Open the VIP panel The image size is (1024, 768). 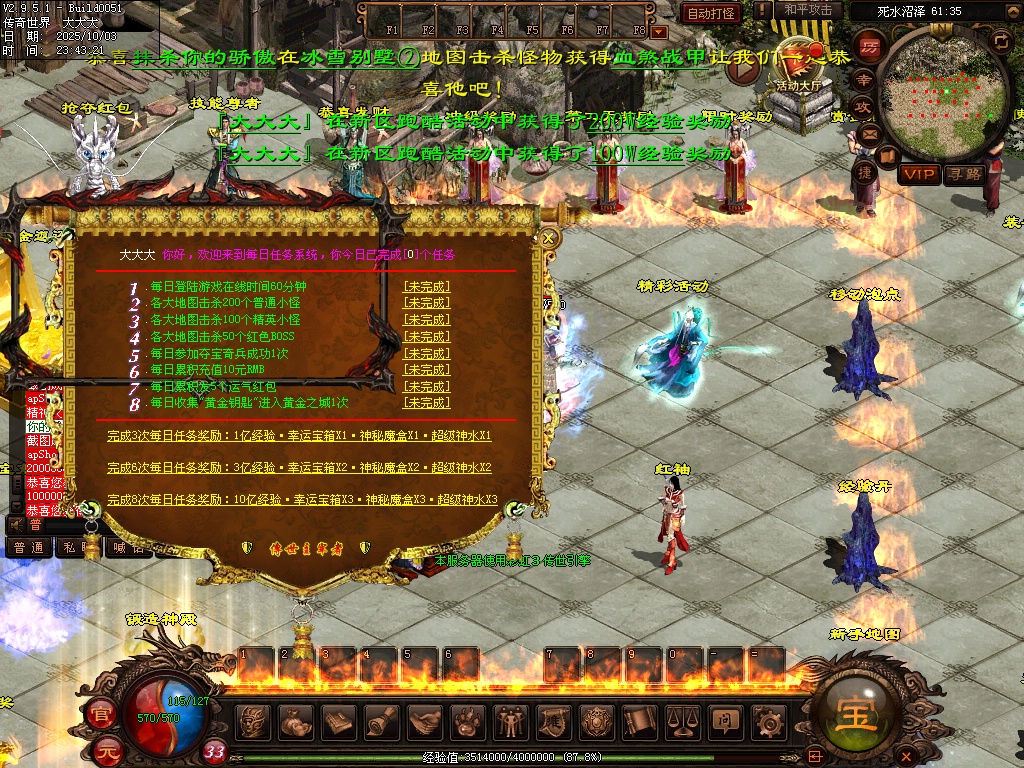coord(919,174)
